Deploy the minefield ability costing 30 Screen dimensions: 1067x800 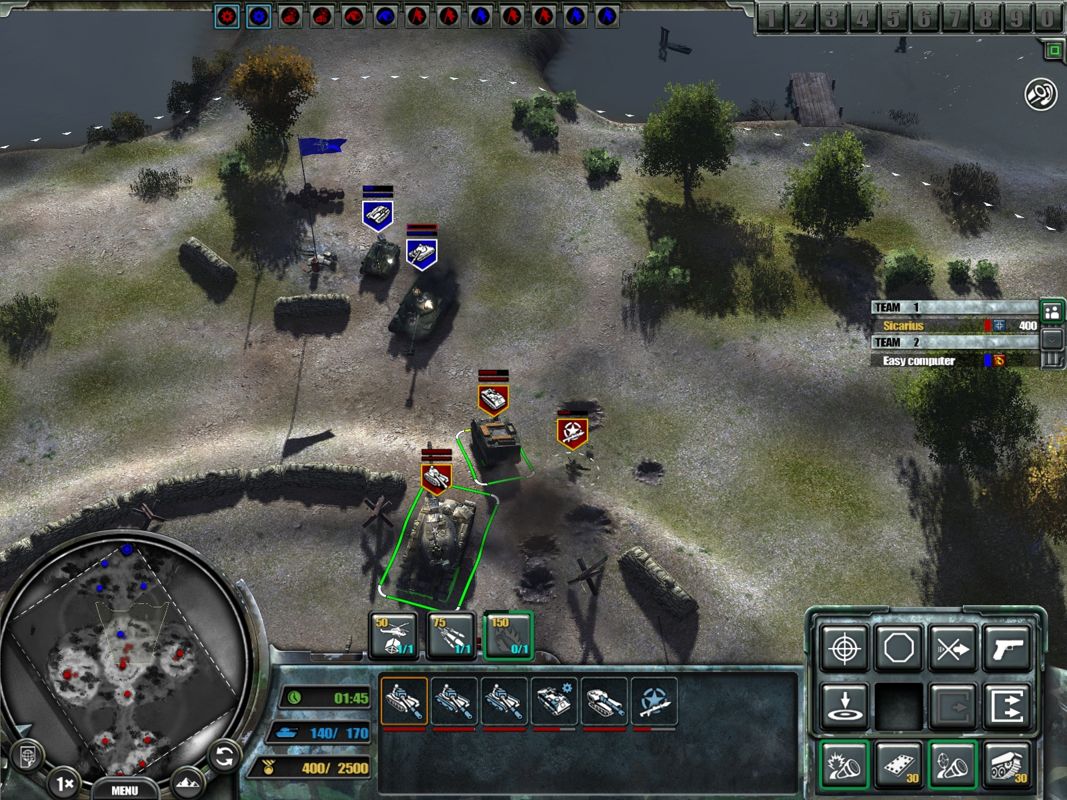pos(898,765)
